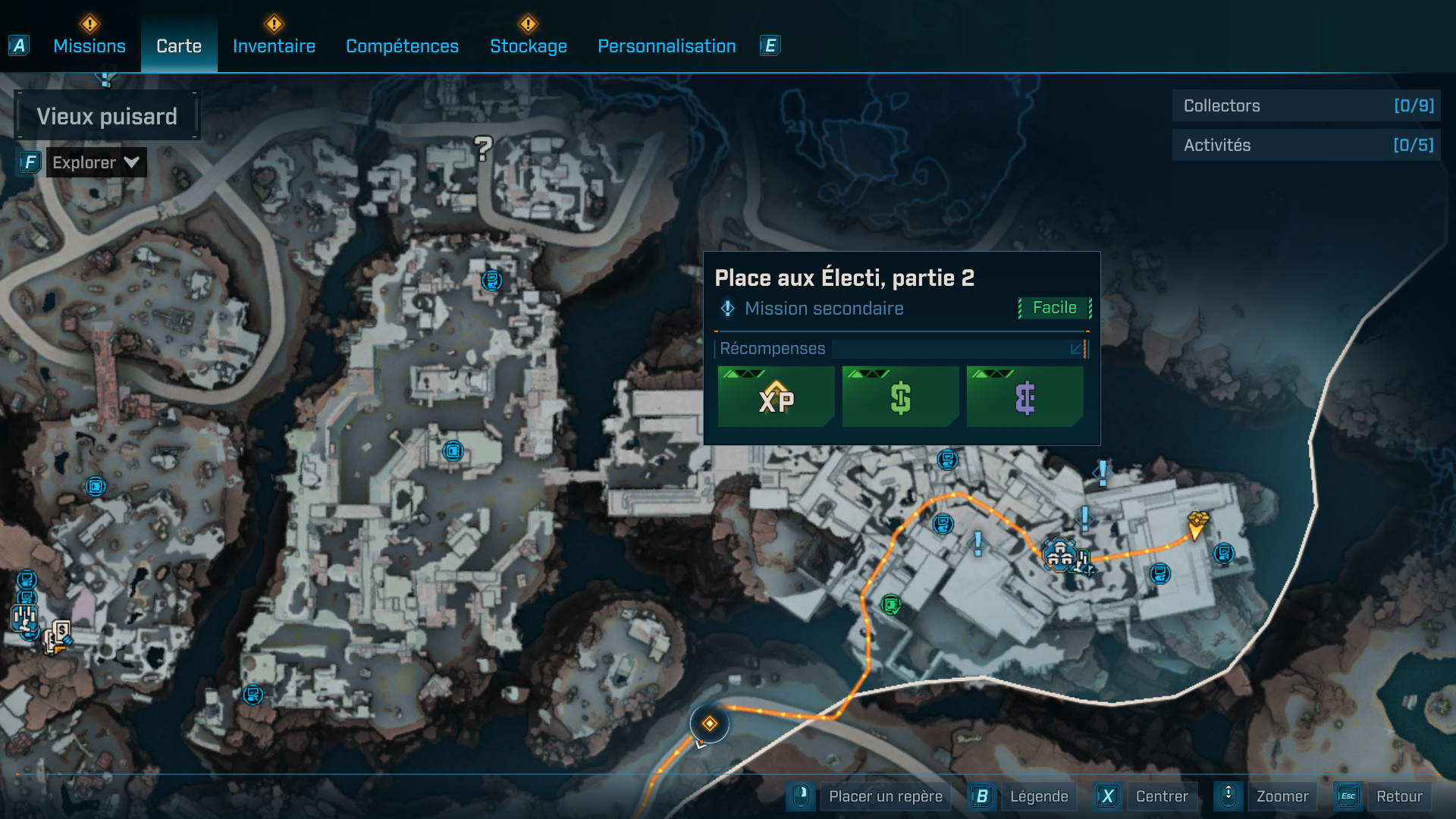Select the Activités tracker row
The height and width of the screenshot is (819, 1456).
tap(1306, 145)
